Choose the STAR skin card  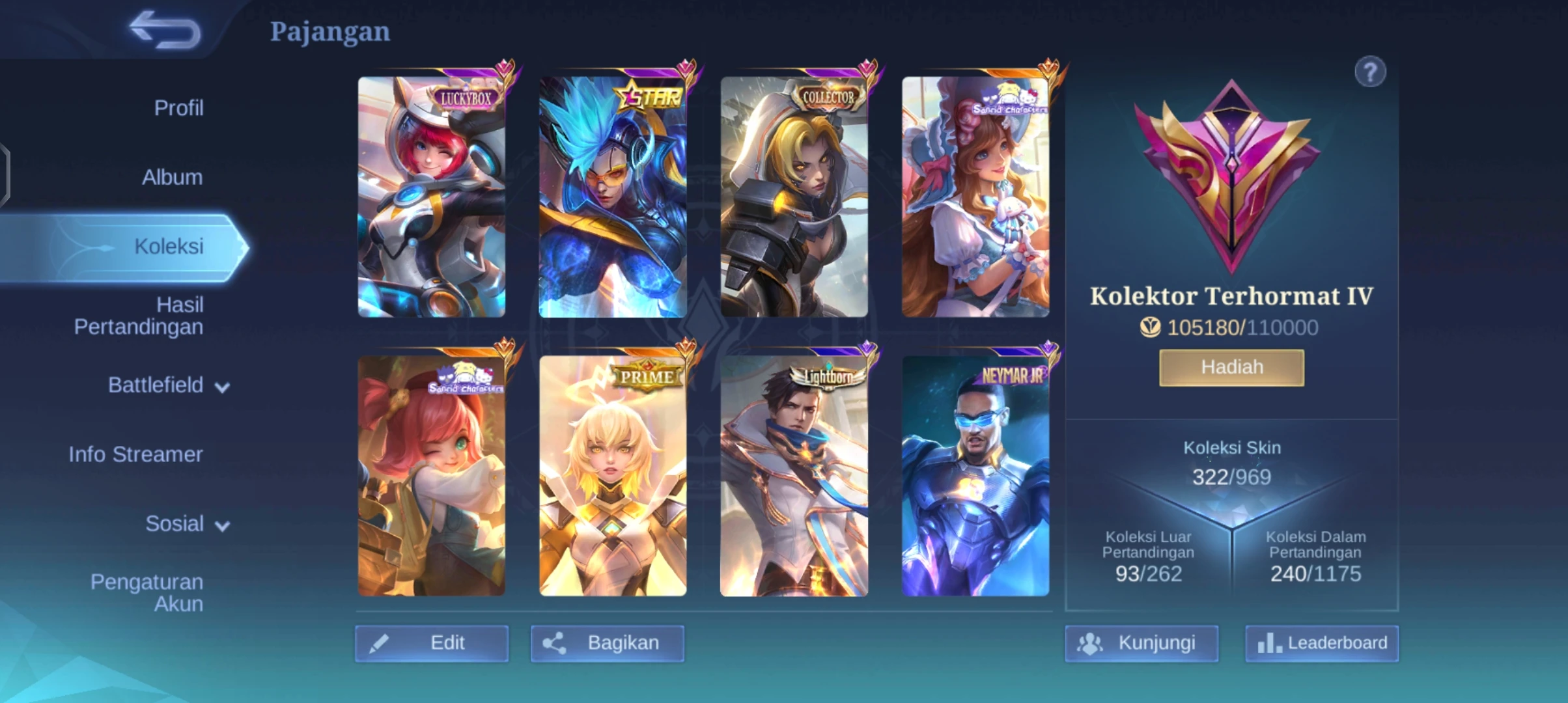(612, 197)
